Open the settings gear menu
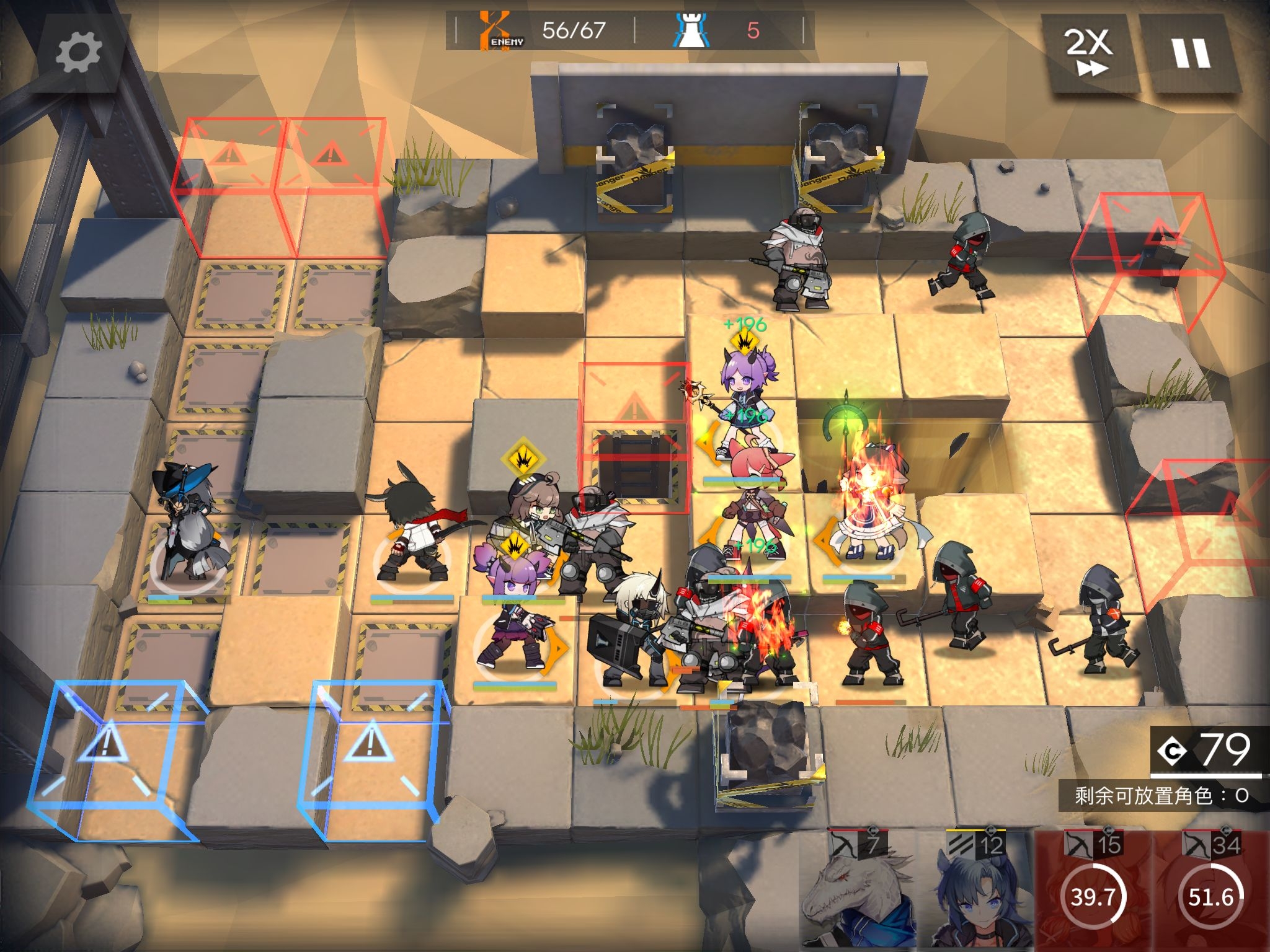This screenshot has height=952, width=1270. point(78,53)
